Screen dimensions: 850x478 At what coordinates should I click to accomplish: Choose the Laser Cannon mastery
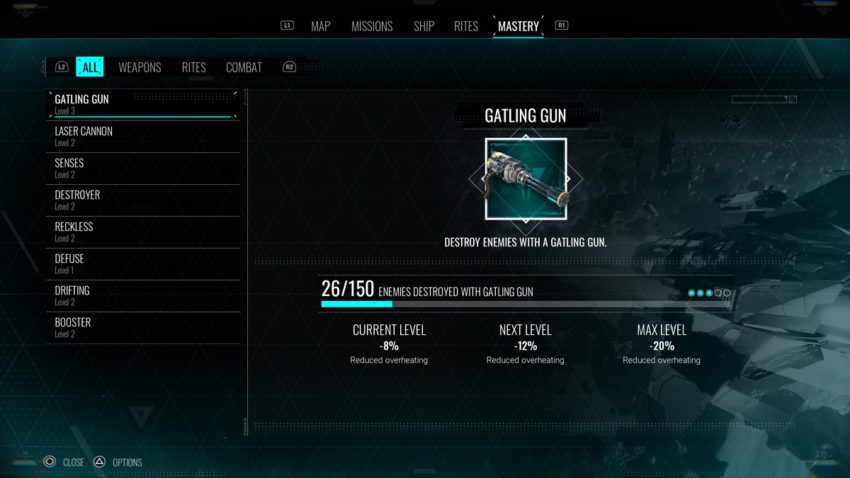coord(143,136)
